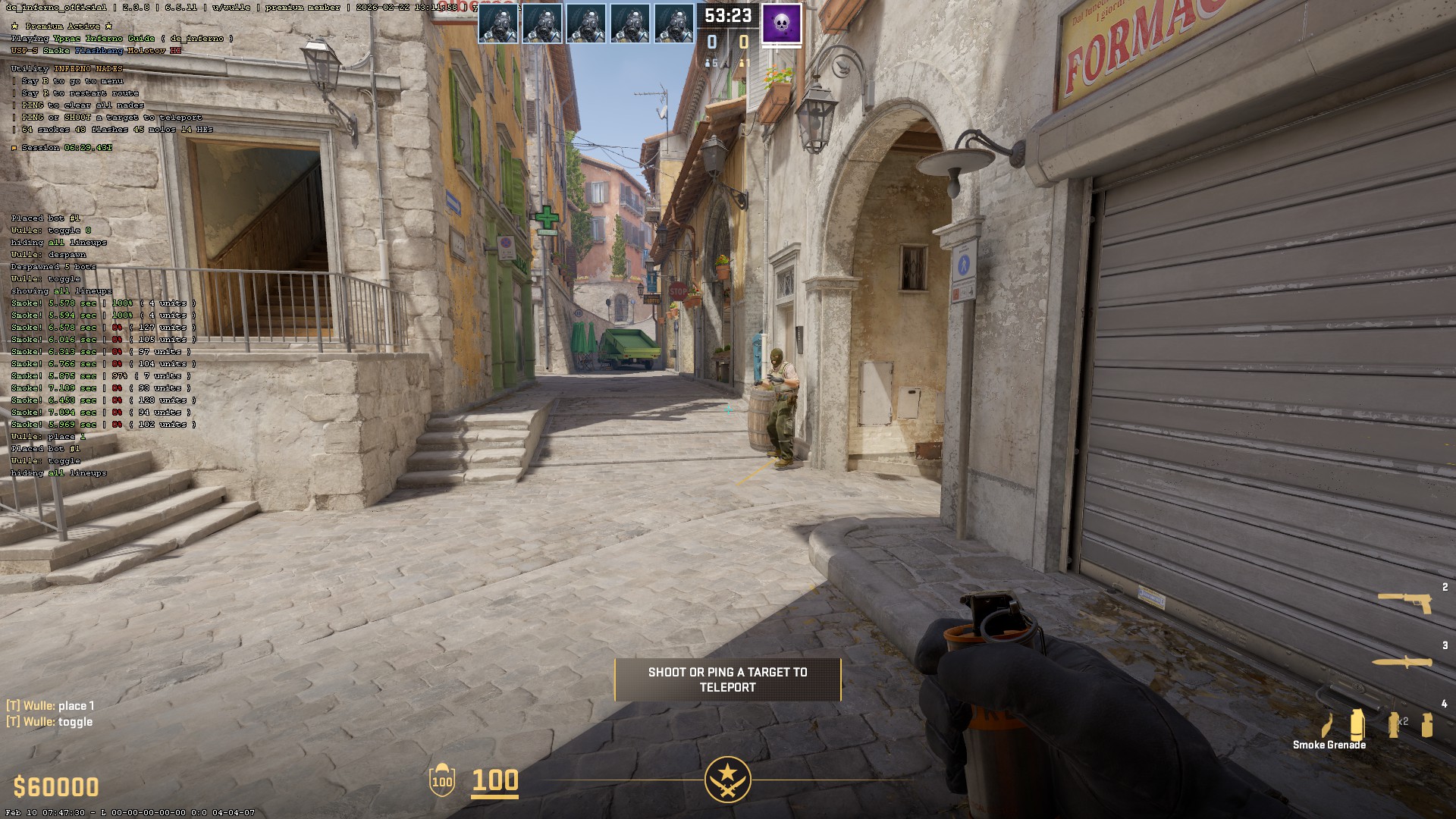The image size is (1456, 819).
Task: Choose the highlighted Smoke Grenade icon
Action: pos(1357,724)
